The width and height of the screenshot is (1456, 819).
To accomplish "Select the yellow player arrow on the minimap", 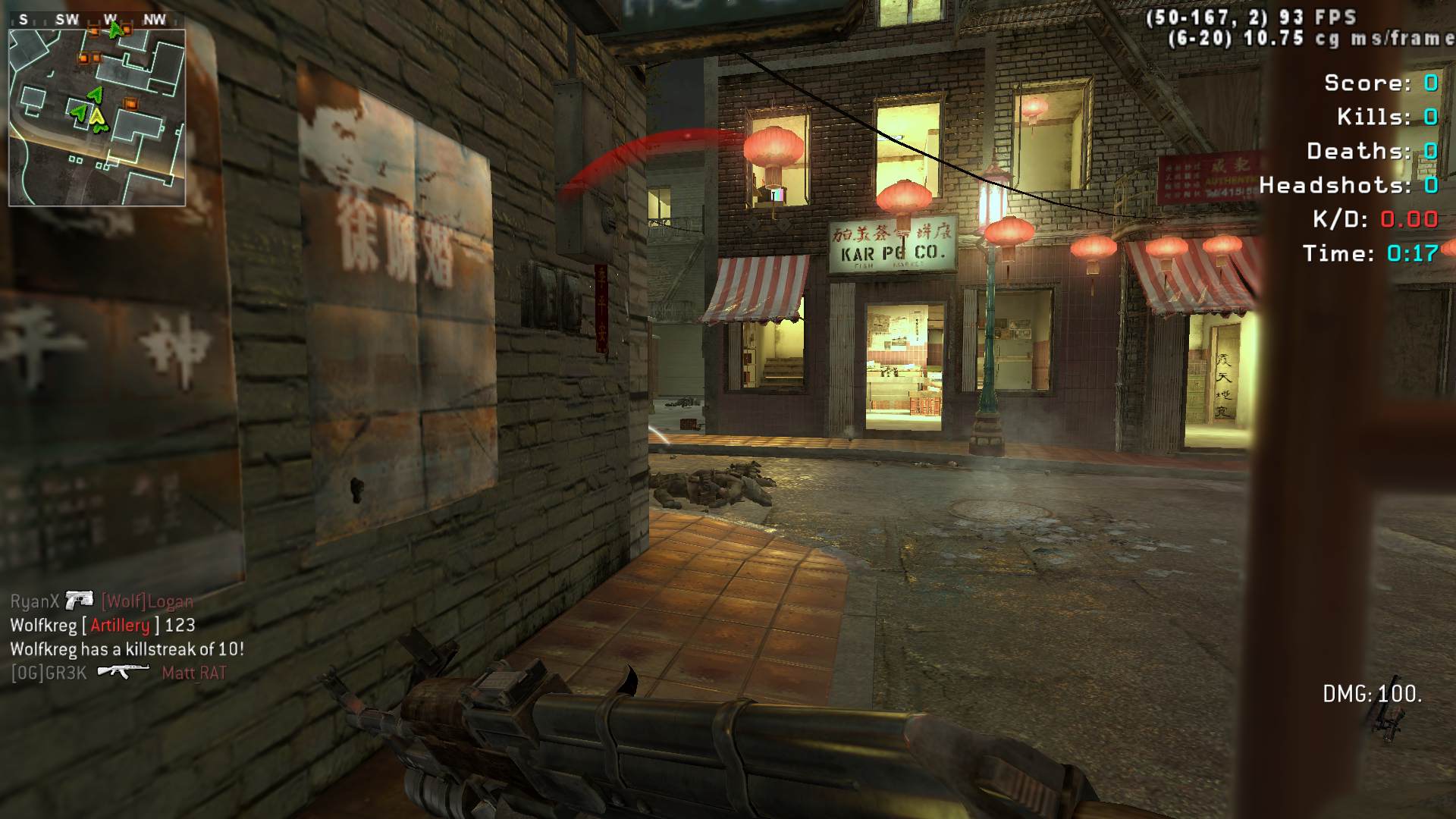I will 97,117.
